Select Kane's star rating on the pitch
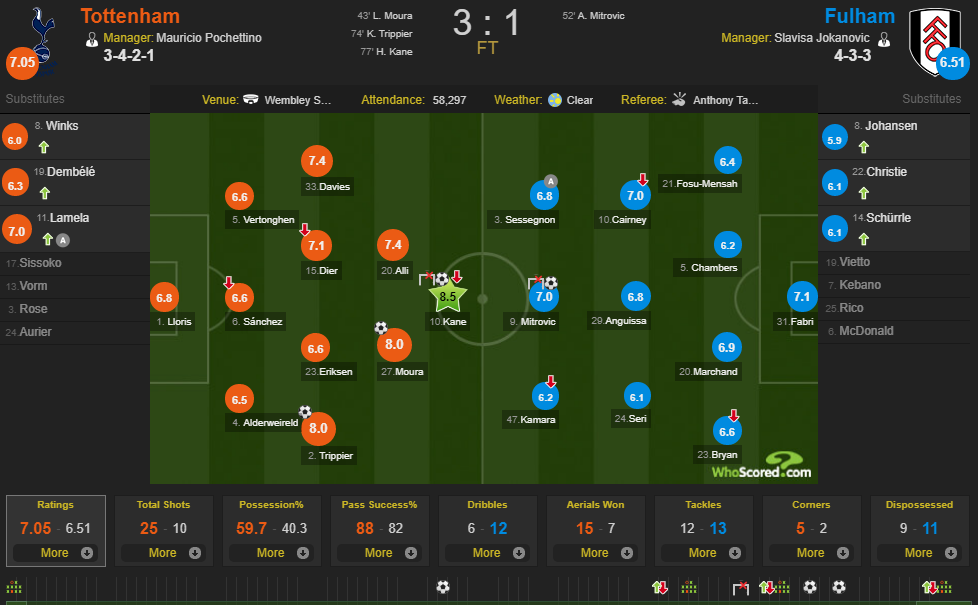Viewport: 978px width, 605px height. (x=448, y=296)
